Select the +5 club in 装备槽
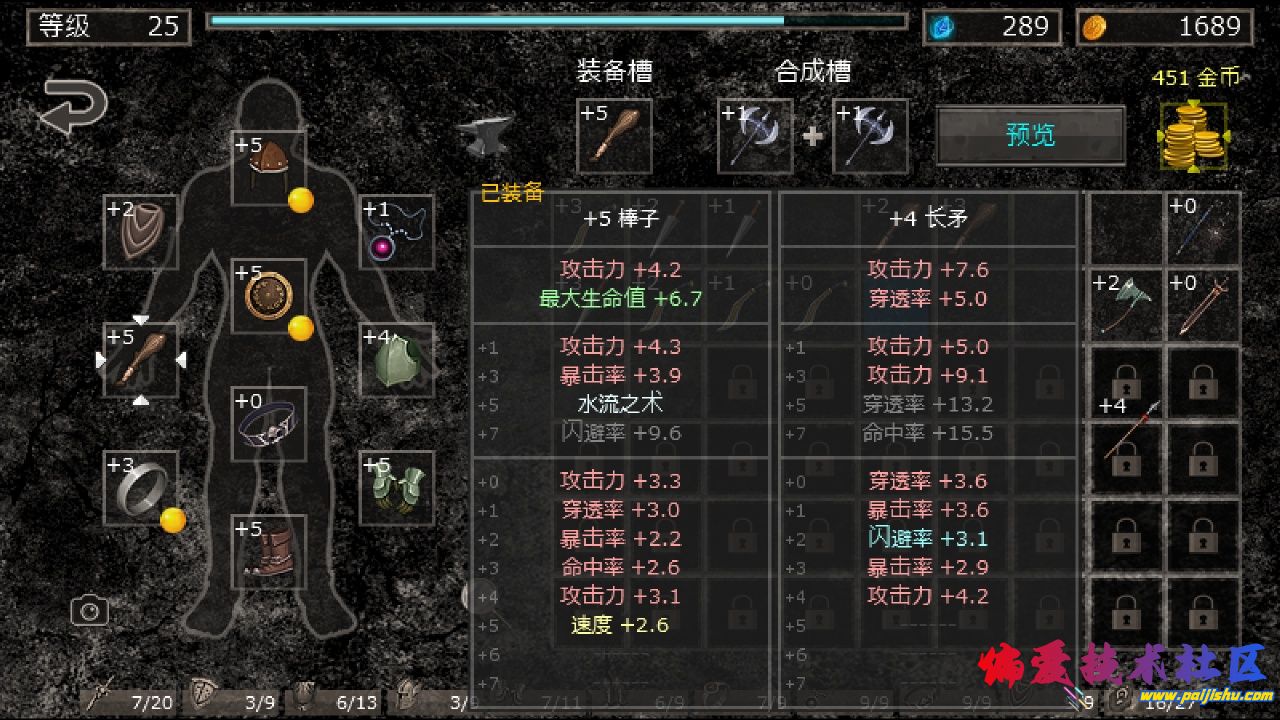This screenshot has width=1280, height=720. click(x=614, y=136)
